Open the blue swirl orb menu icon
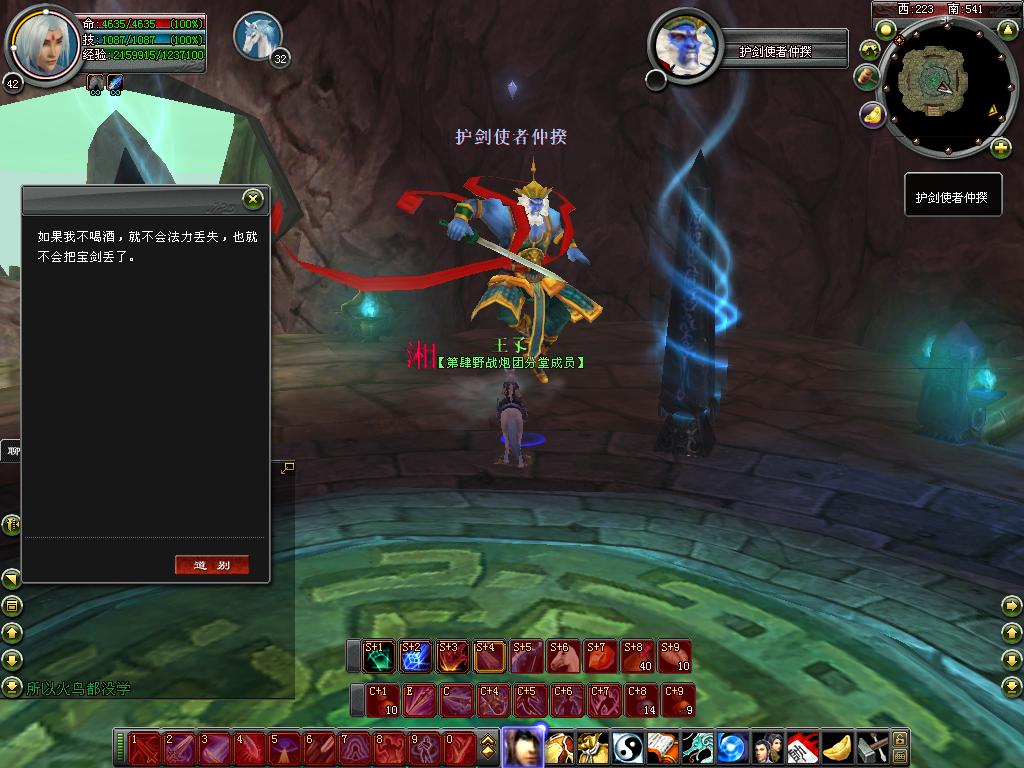Screen dimensions: 1024x768 click(x=732, y=748)
